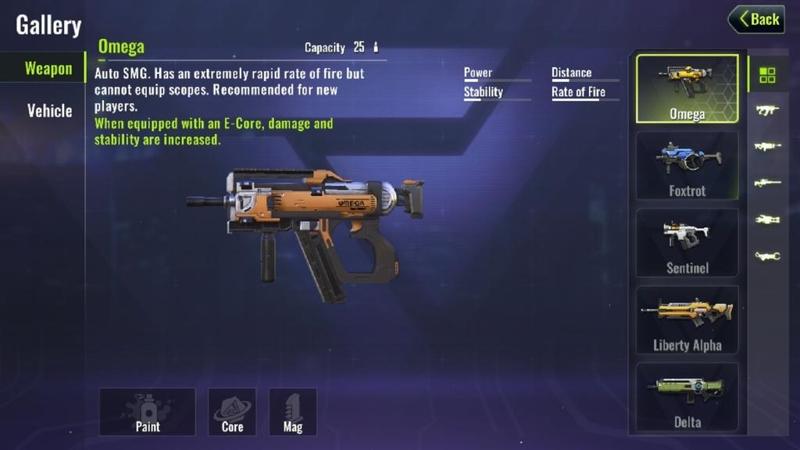Select the Liberty Alpha weapon

click(687, 319)
